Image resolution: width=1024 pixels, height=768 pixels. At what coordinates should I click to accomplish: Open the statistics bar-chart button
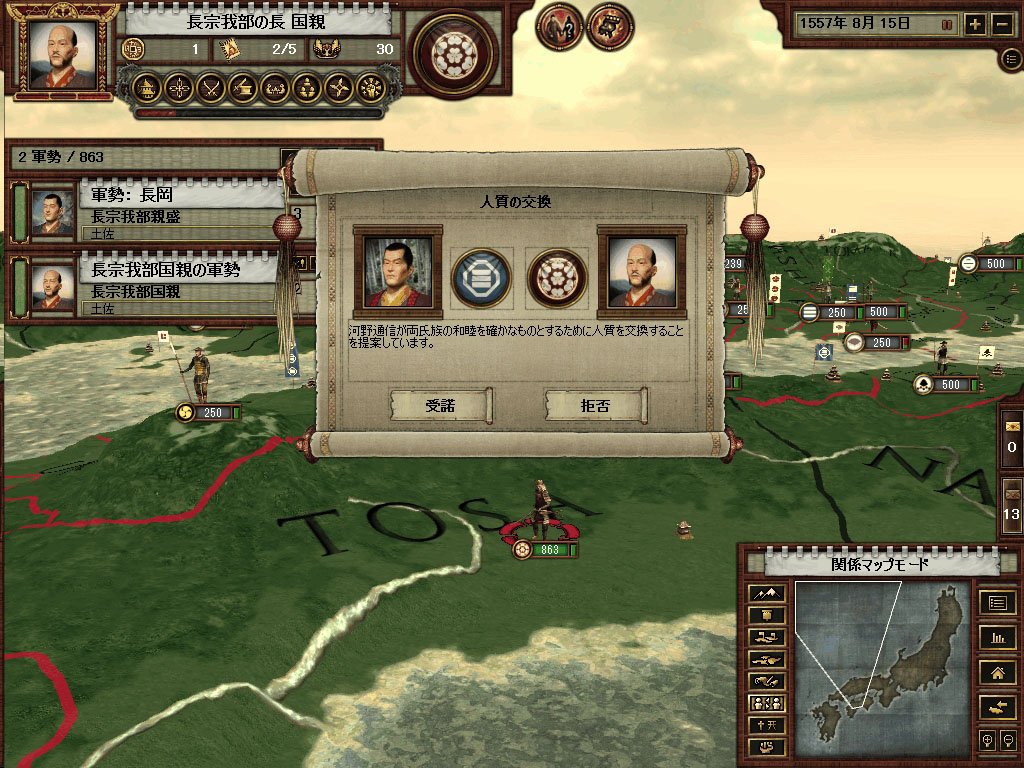tap(997, 637)
